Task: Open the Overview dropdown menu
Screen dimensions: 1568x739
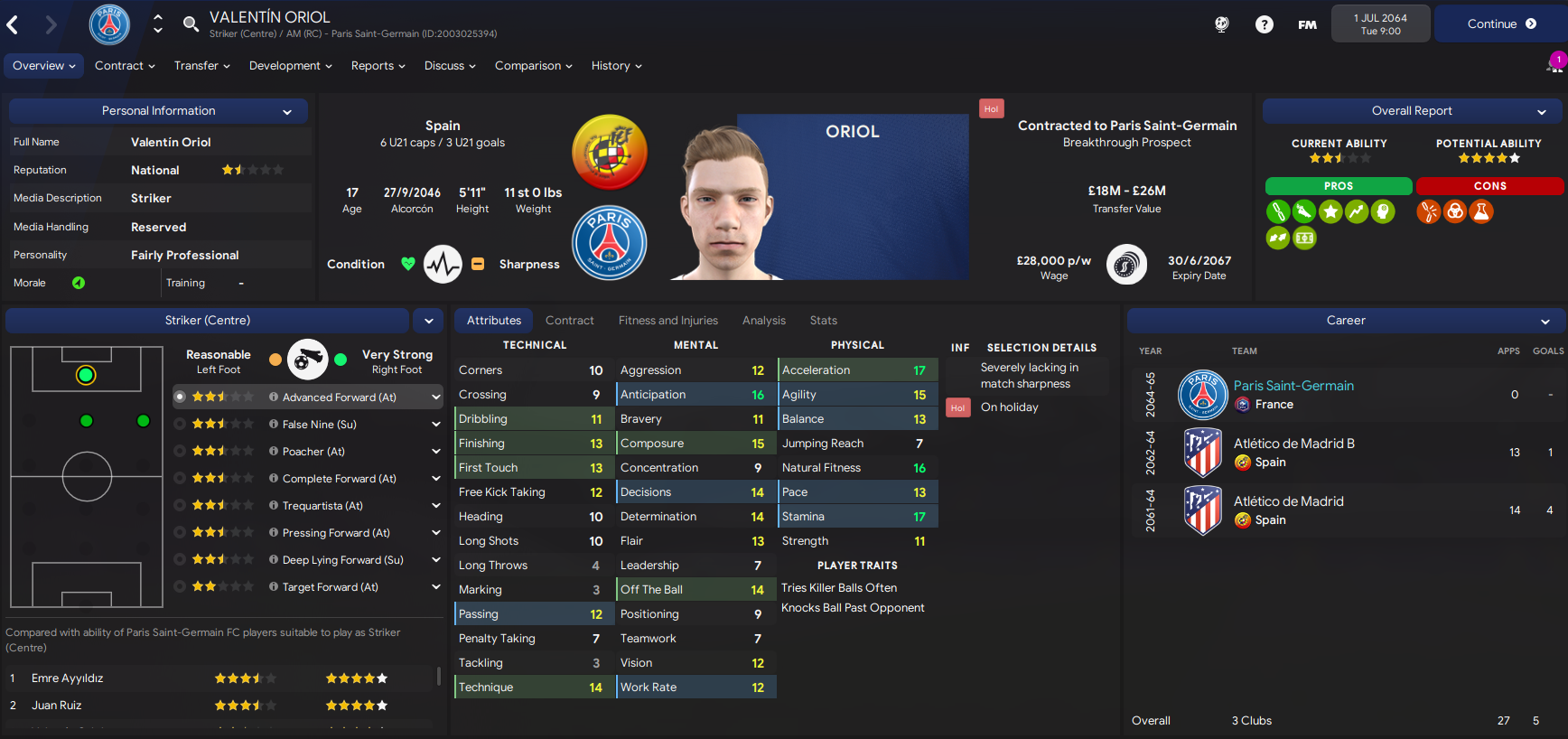Action: 43,66
